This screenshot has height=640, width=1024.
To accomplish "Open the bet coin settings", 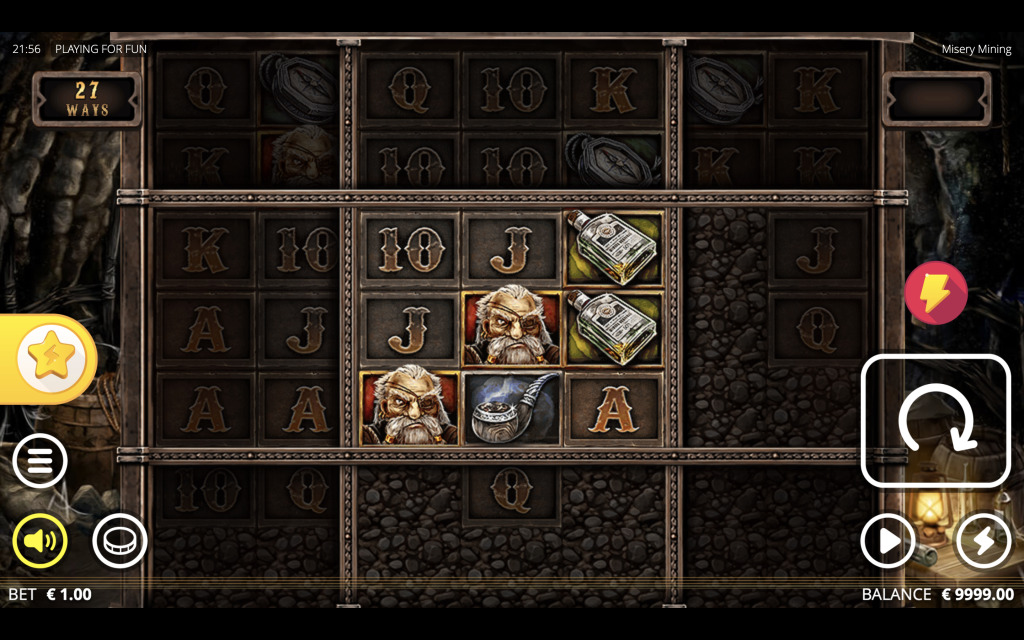I will click(x=120, y=541).
